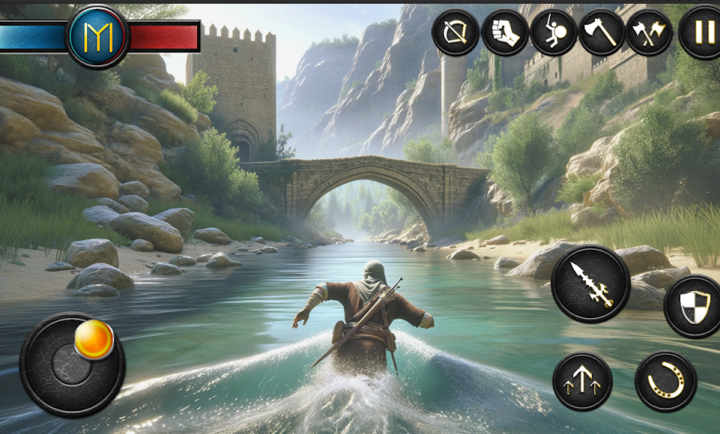Tap the triple up-arrows button
This screenshot has height=434, width=720.
582,381
